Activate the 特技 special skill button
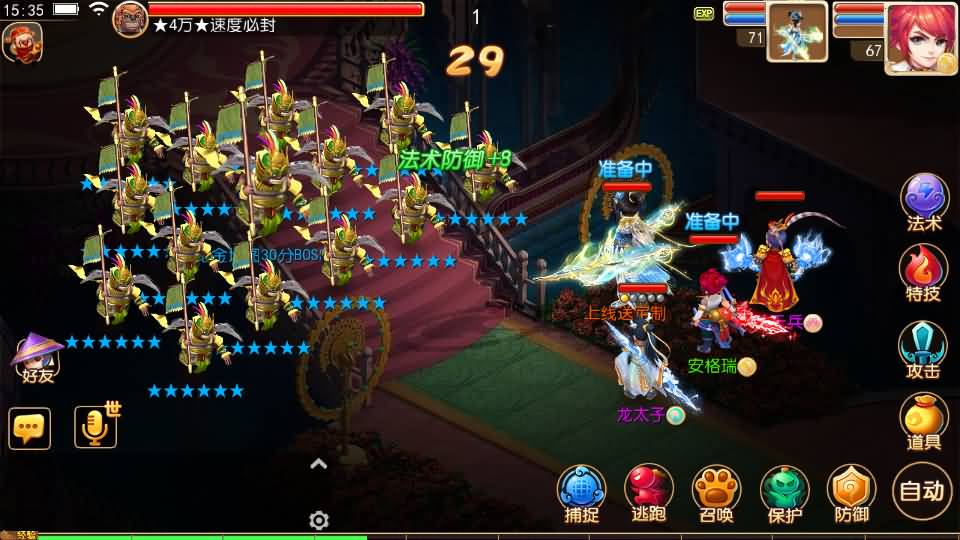Viewport: 960px width, 540px height. (x=923, y=270)
